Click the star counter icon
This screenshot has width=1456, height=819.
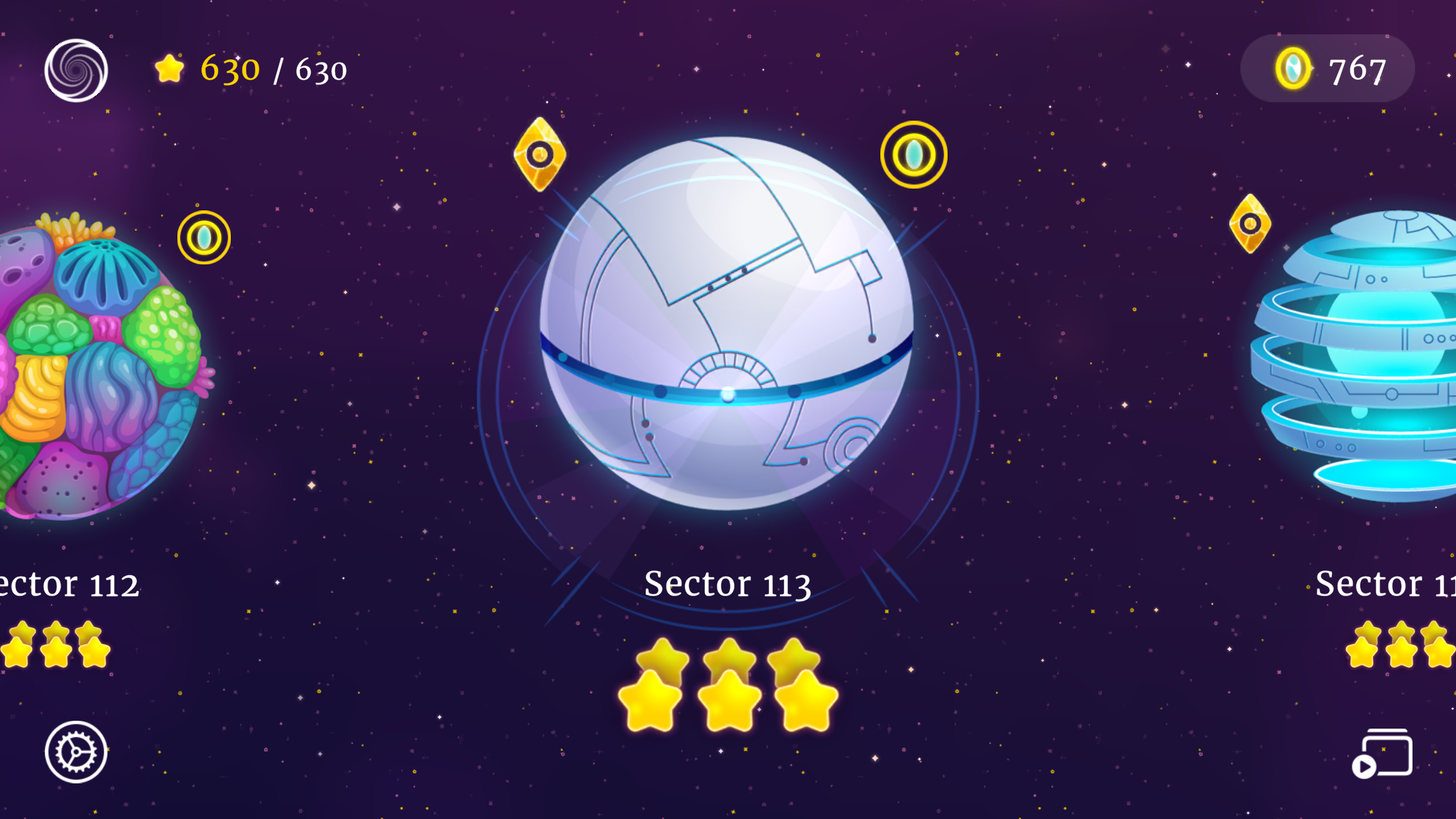(170, 68)
